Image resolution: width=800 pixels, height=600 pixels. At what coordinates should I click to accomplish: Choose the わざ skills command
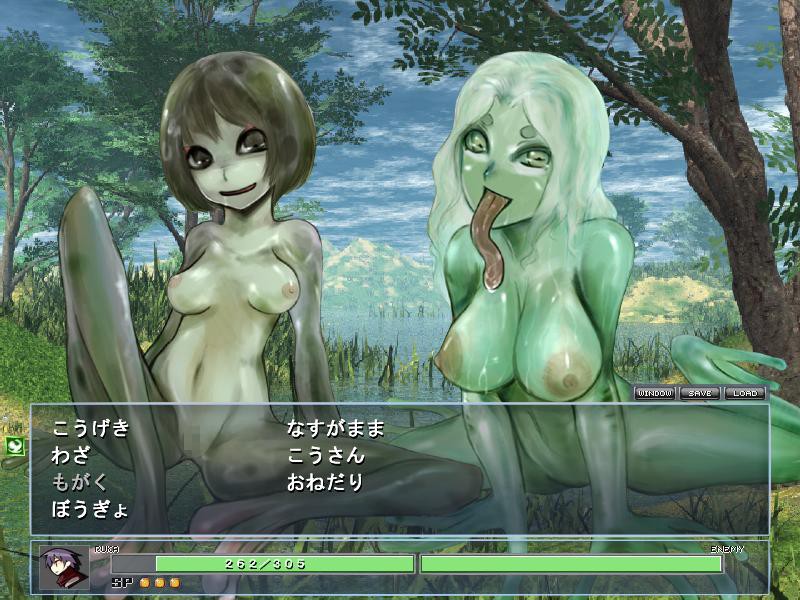pyautogui.click(x=71, y=456)
